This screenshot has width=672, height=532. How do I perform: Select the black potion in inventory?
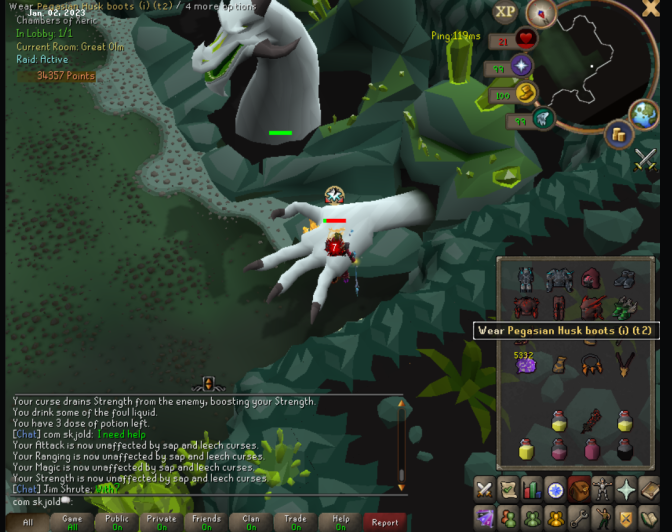coord(625,450)
